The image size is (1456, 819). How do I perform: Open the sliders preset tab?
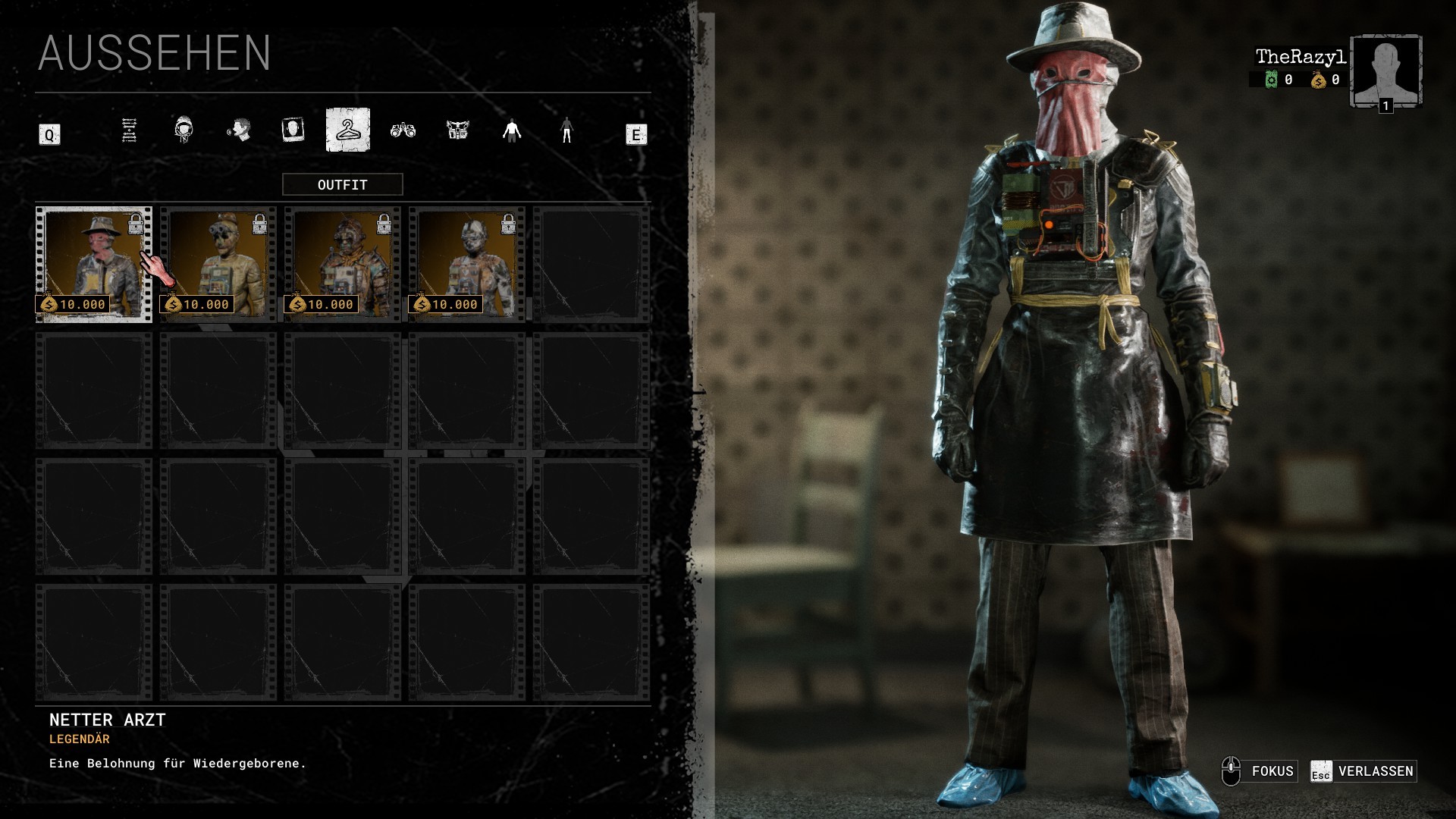click(129, 130)
